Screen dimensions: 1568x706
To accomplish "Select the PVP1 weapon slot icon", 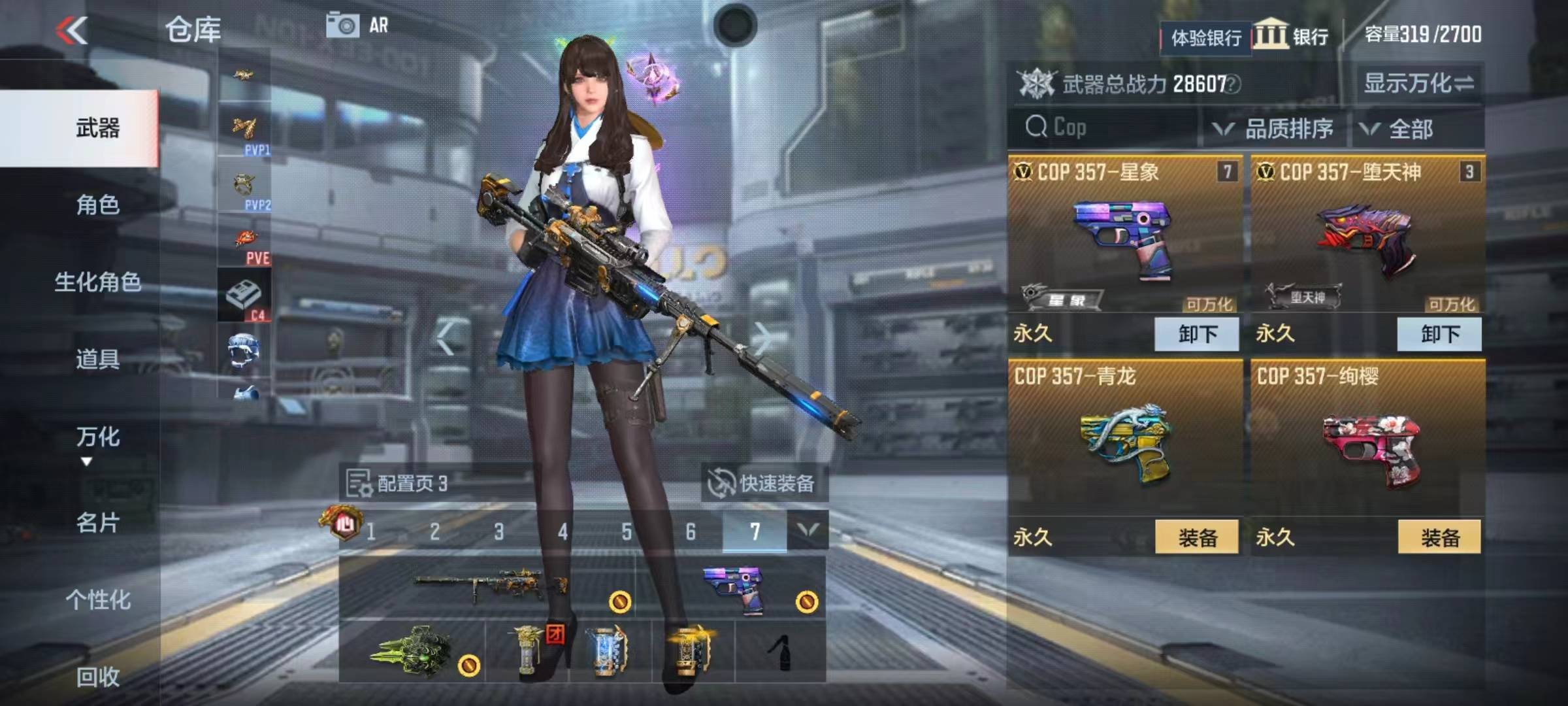I will [x=243, y=127].
